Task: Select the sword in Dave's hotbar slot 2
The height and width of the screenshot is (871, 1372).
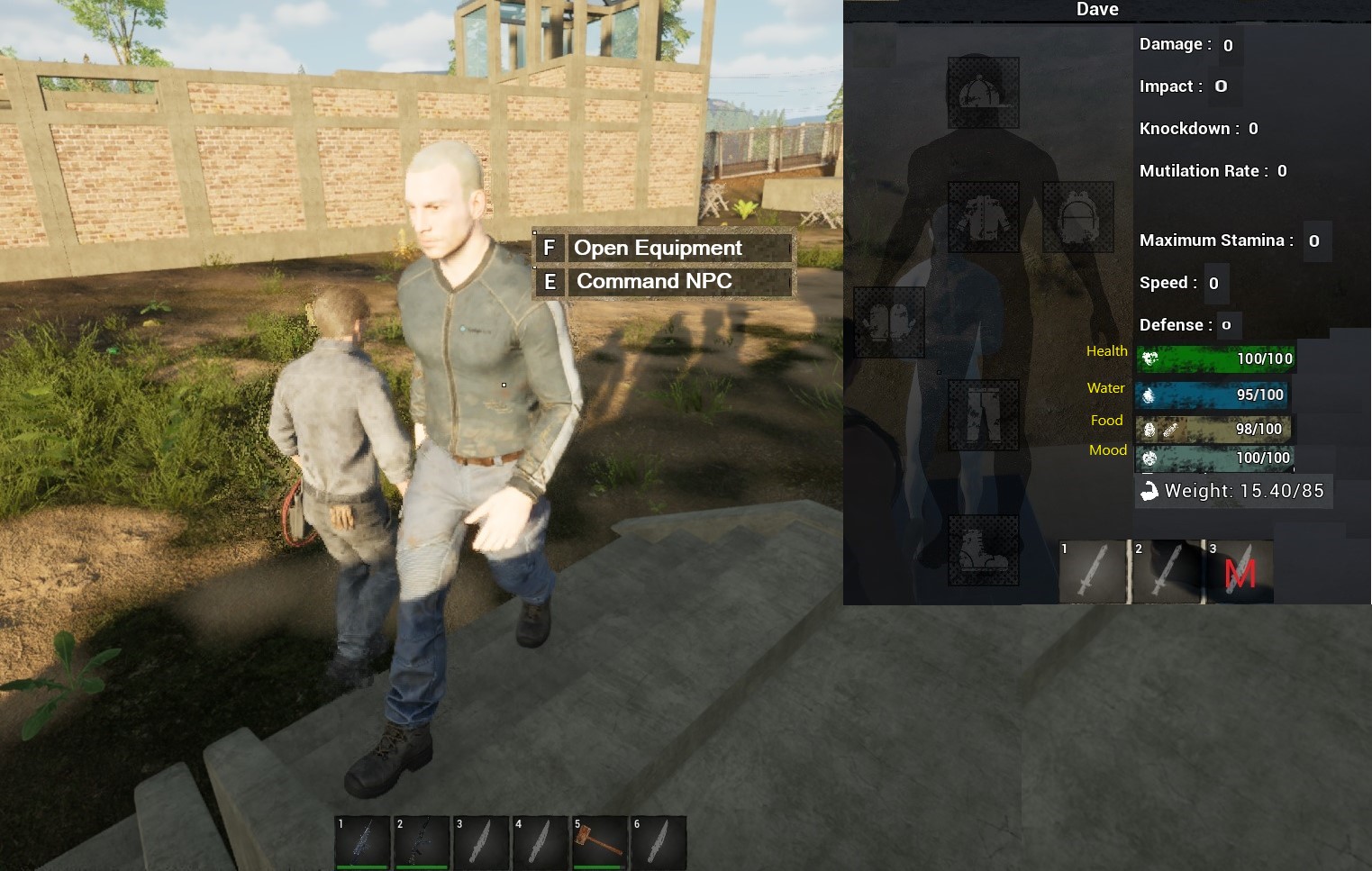Action: click(1168, 571)
